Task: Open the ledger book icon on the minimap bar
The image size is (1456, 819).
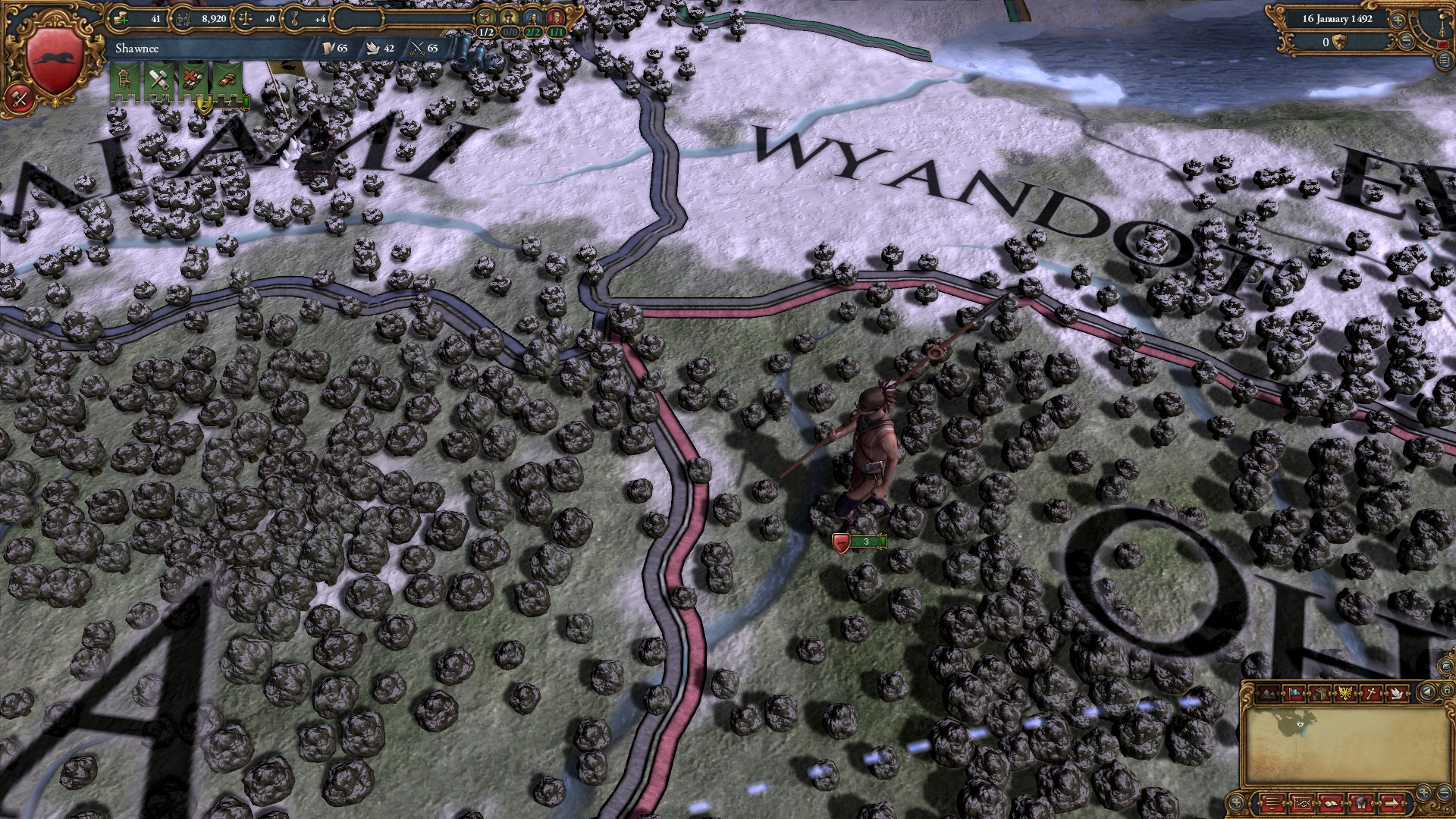Action: coord(1332,803)
